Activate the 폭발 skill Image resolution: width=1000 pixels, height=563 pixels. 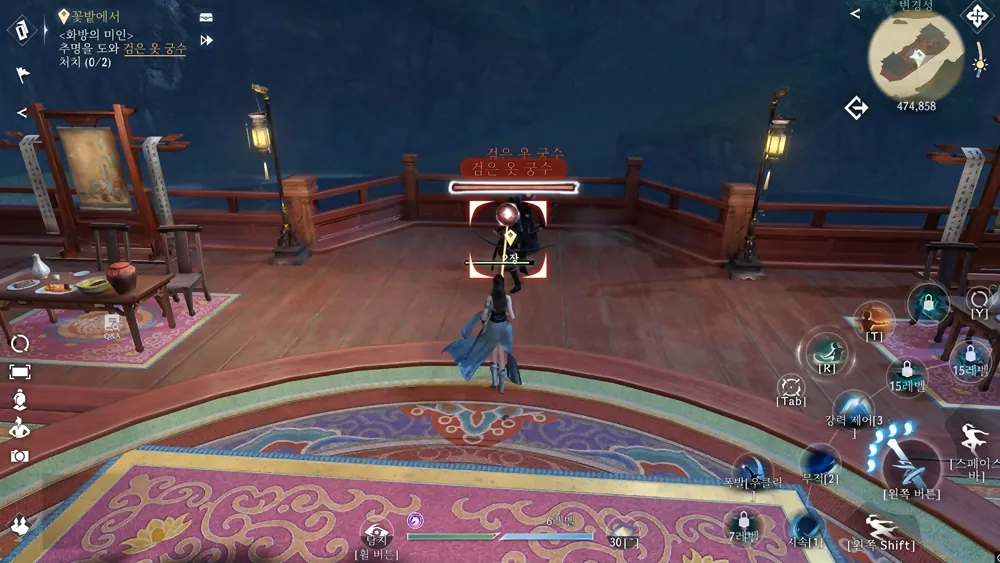pyautogui.click(x=752, y=470)
